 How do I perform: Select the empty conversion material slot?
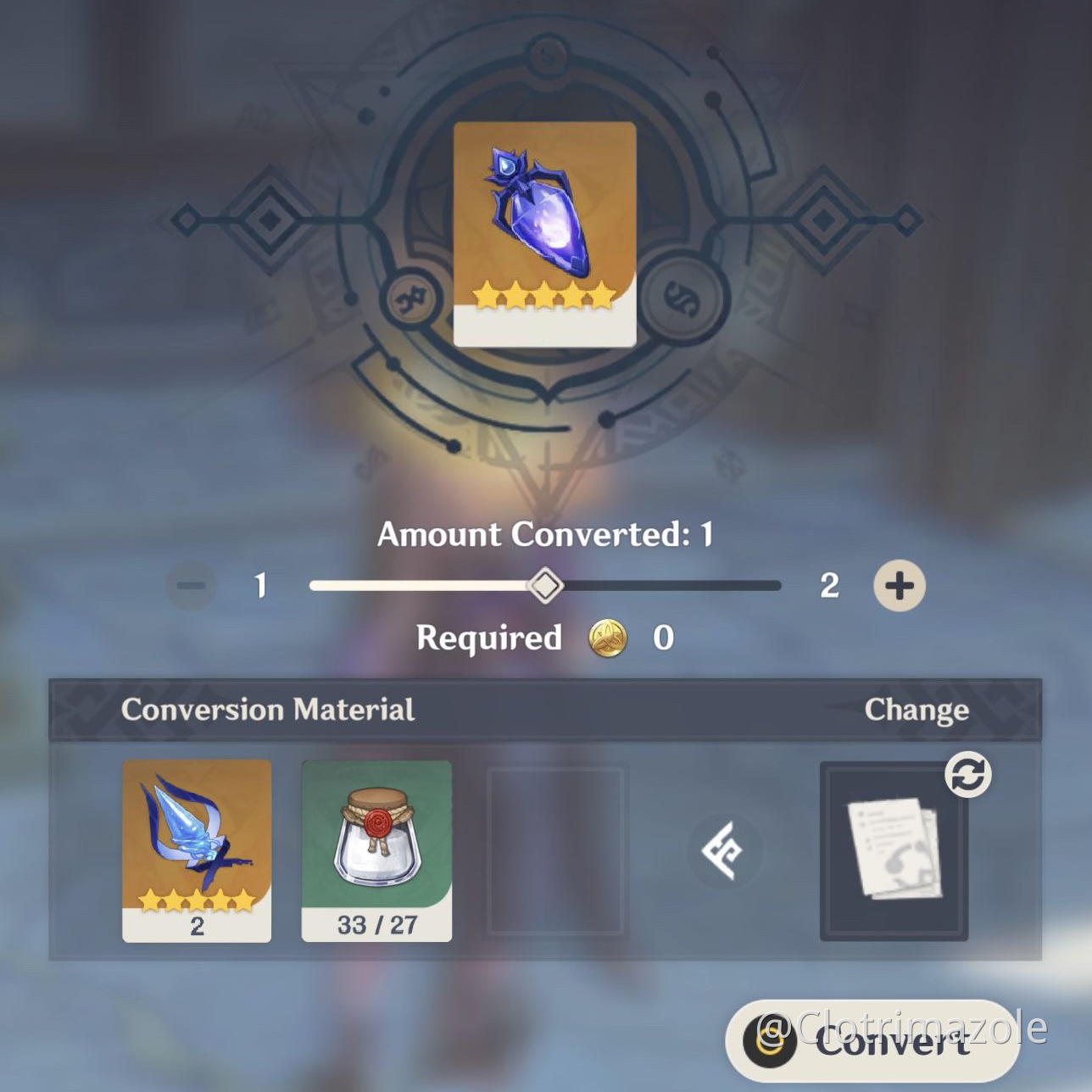point(555,850)
